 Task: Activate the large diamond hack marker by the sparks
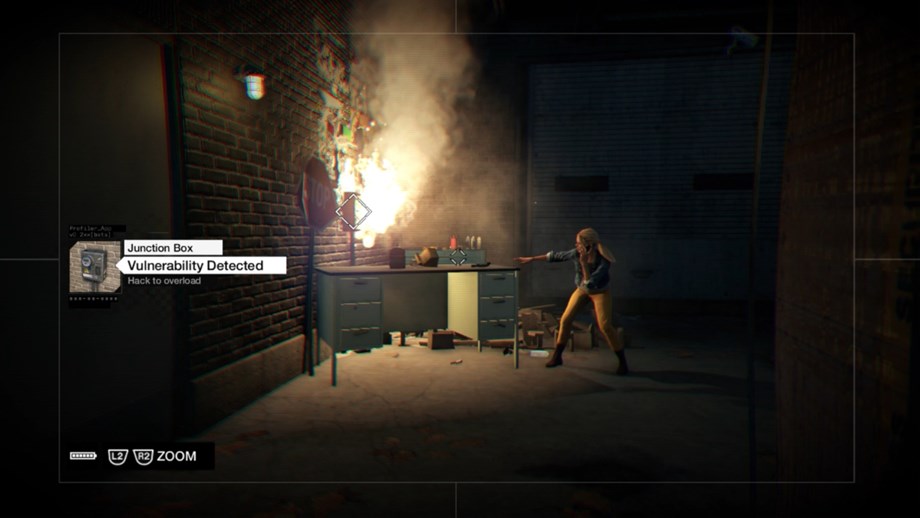(x=352, y=211)
